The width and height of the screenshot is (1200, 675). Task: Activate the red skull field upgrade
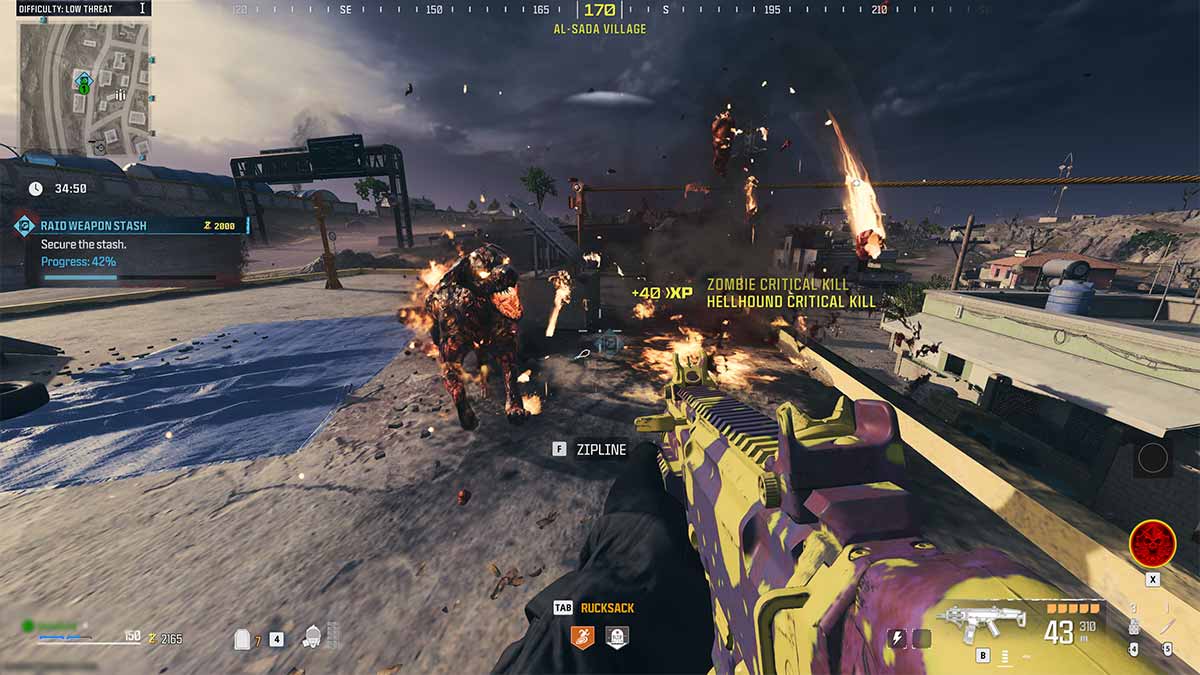[1152, 543]
